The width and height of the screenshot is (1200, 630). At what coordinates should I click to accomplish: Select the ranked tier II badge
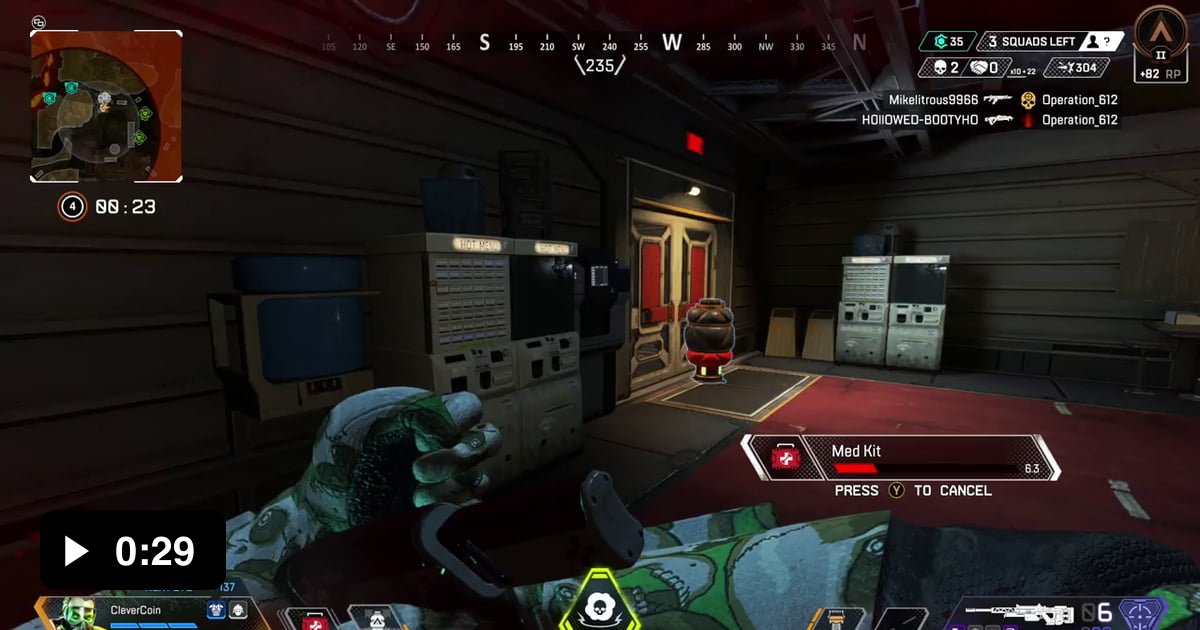1161,40
